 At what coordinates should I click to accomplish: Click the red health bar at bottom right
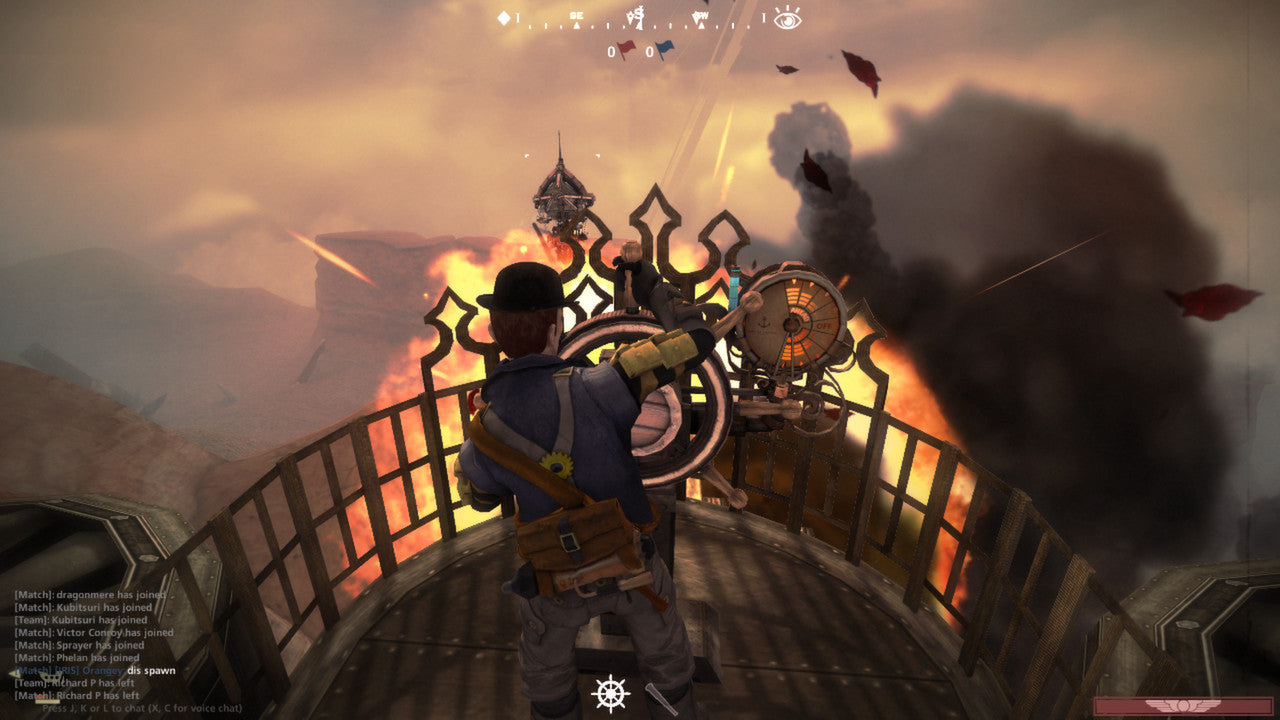[1195, 705]
